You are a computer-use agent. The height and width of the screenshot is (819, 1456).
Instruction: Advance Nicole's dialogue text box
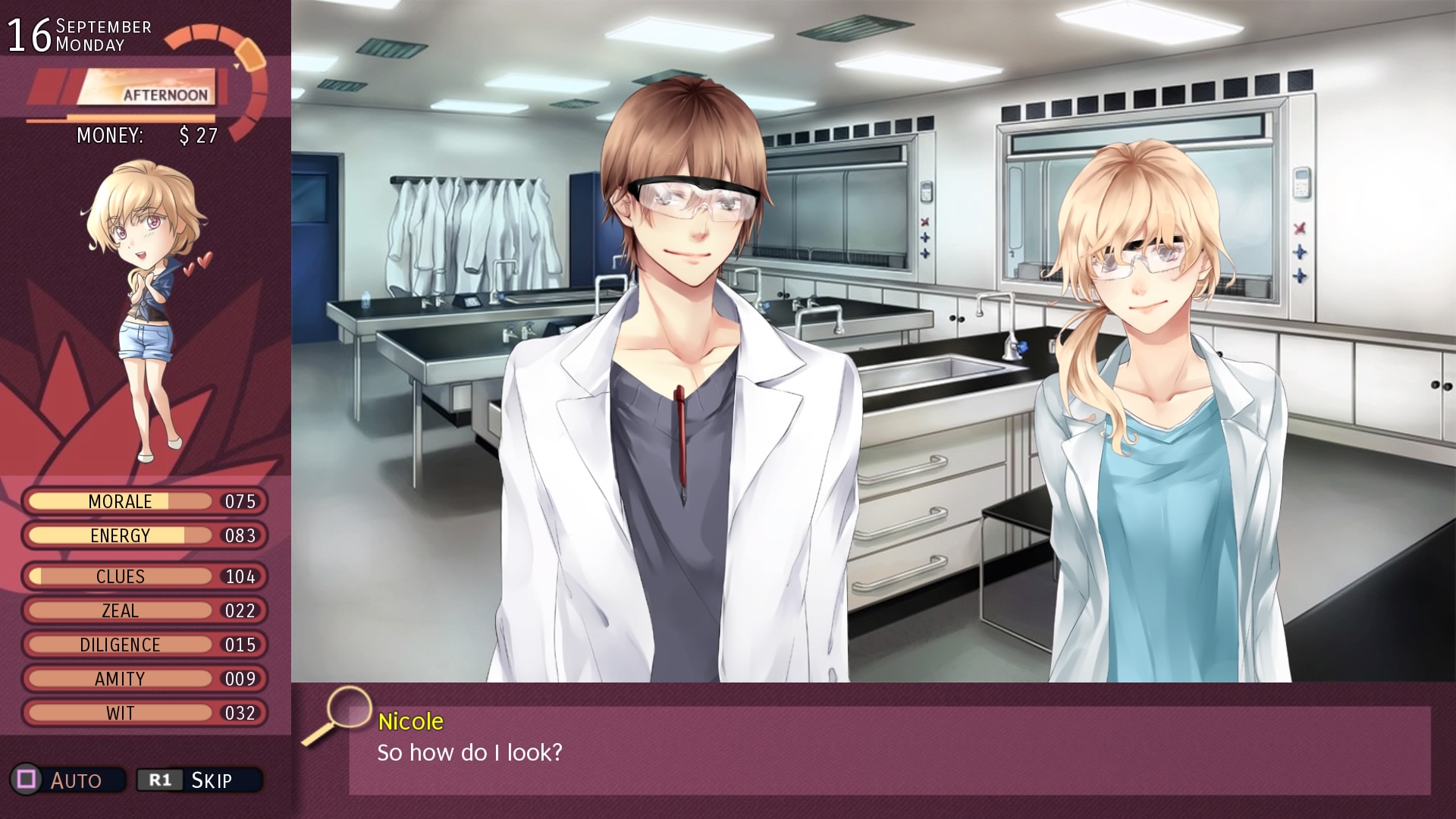pos(889,751)
